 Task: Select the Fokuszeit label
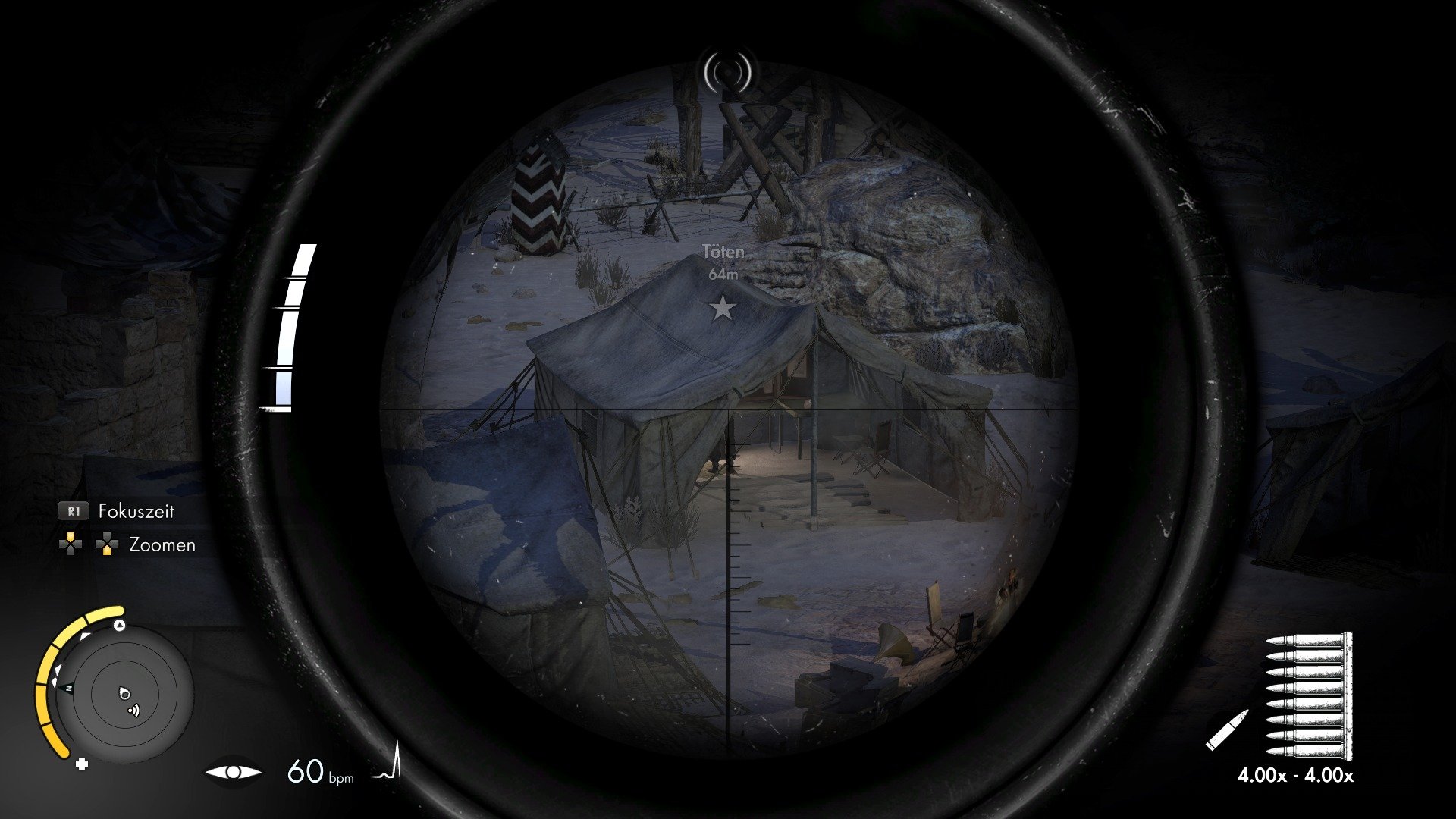click(x=135, y=511)
